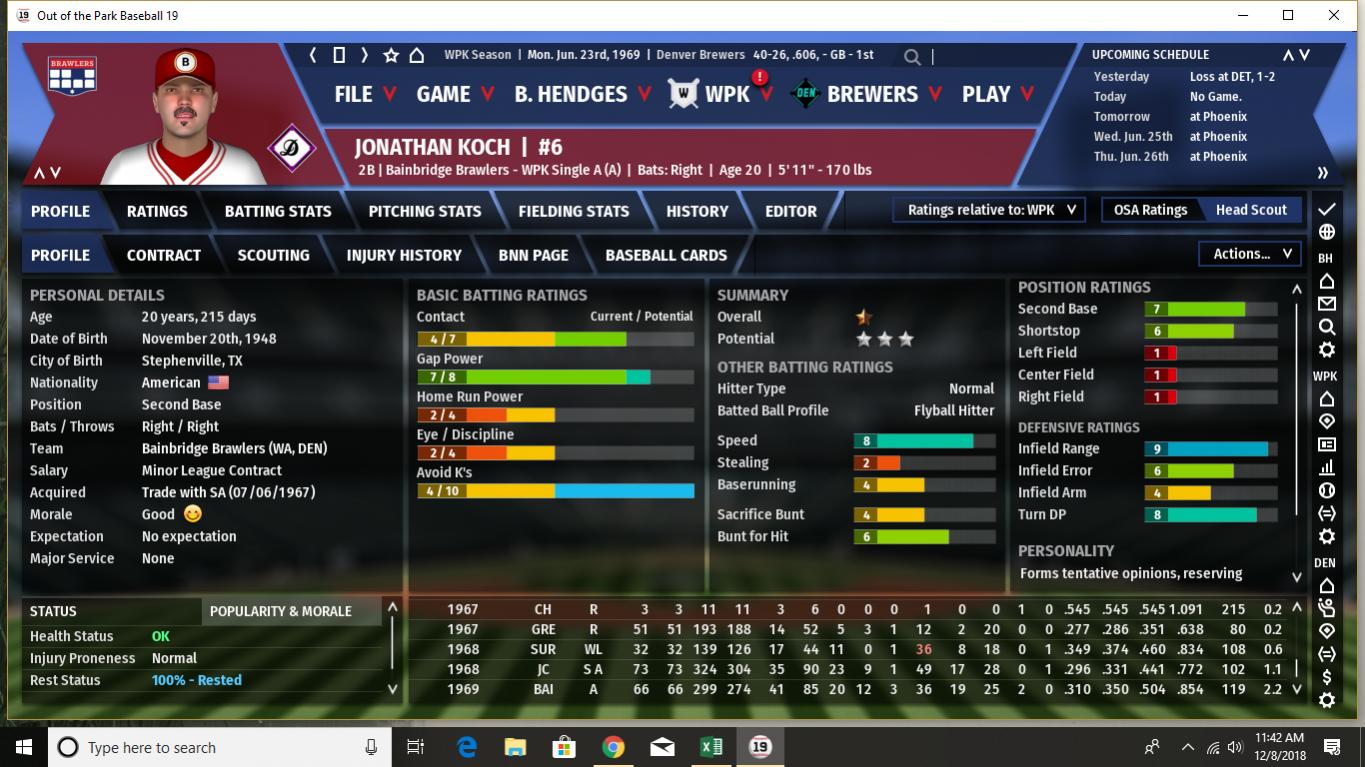Open the FILE menu
The width and height of the screenshot is (1365, 767).
pos(364,94)
